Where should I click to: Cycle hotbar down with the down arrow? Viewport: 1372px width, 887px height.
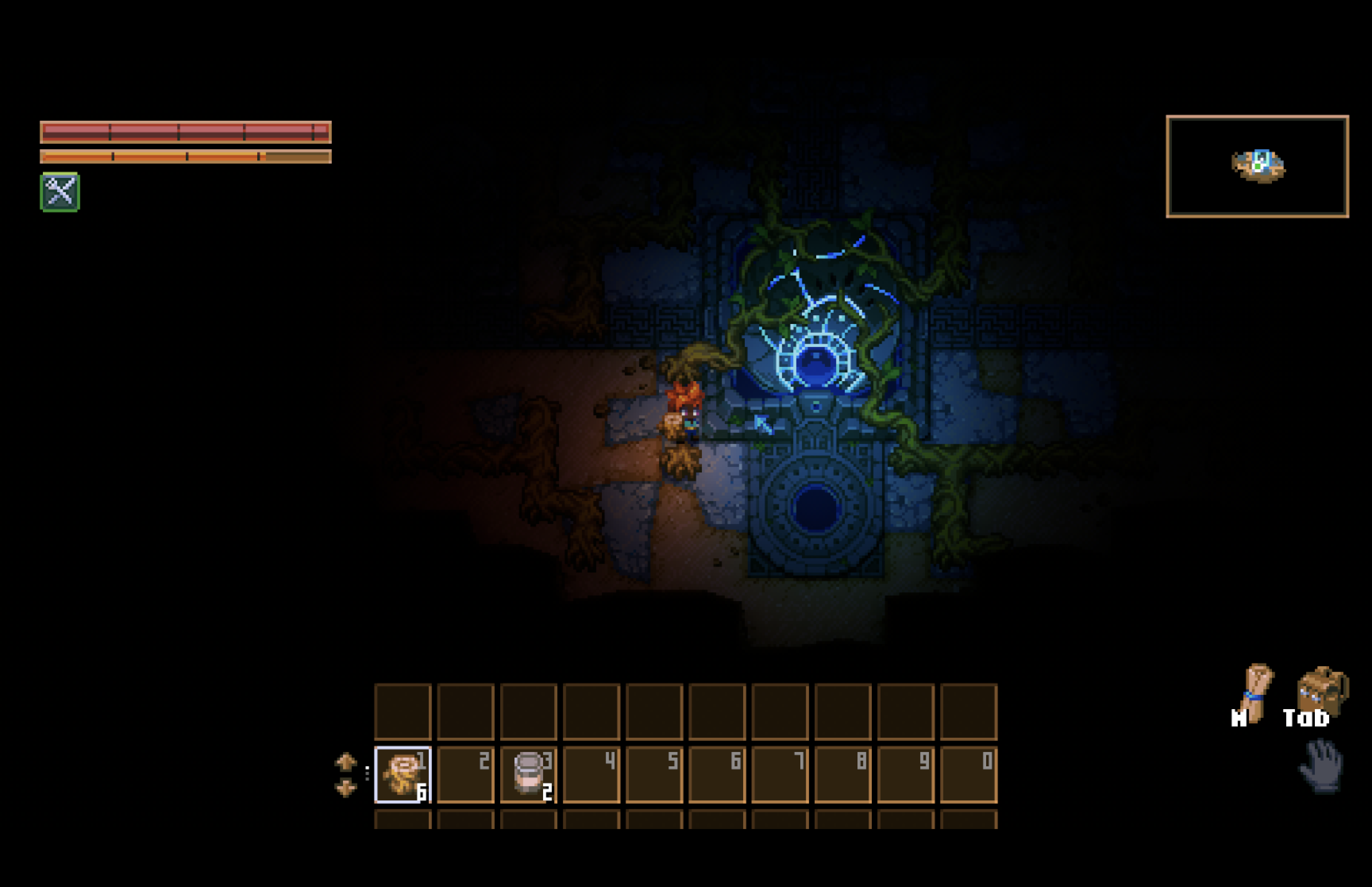click(x=345, y=787)
